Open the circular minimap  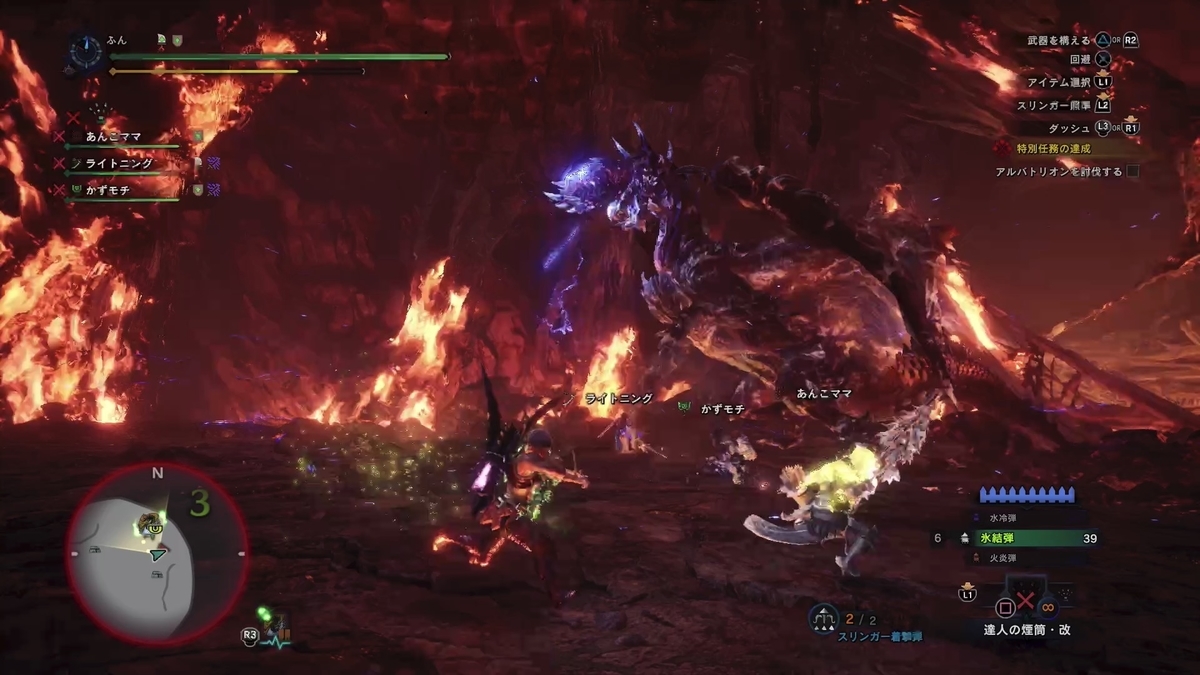point(157,553)
